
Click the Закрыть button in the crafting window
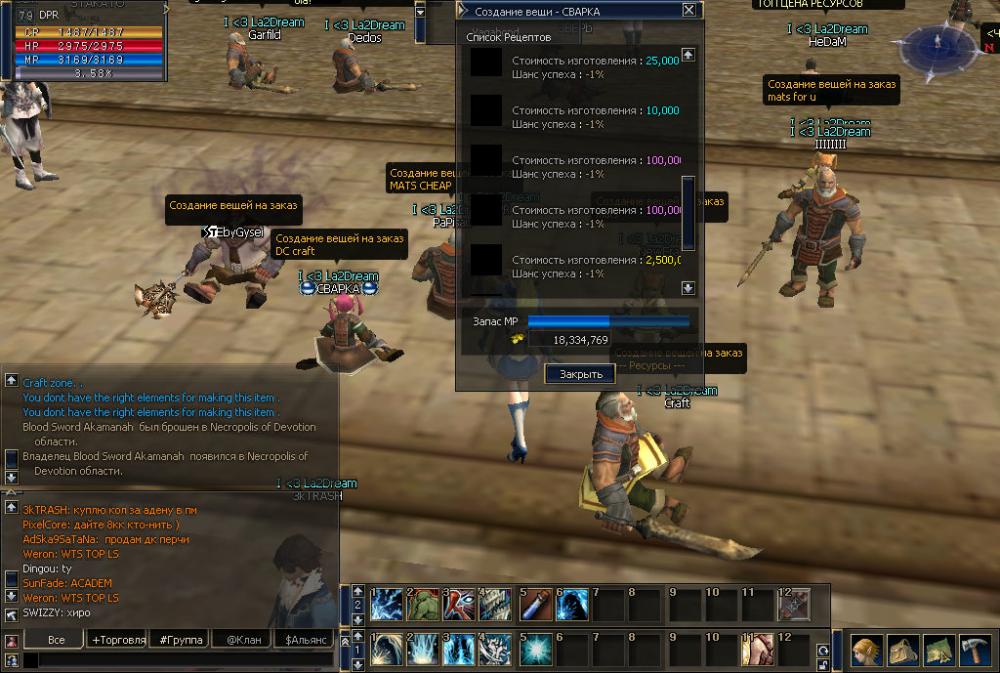coord(581,374)
